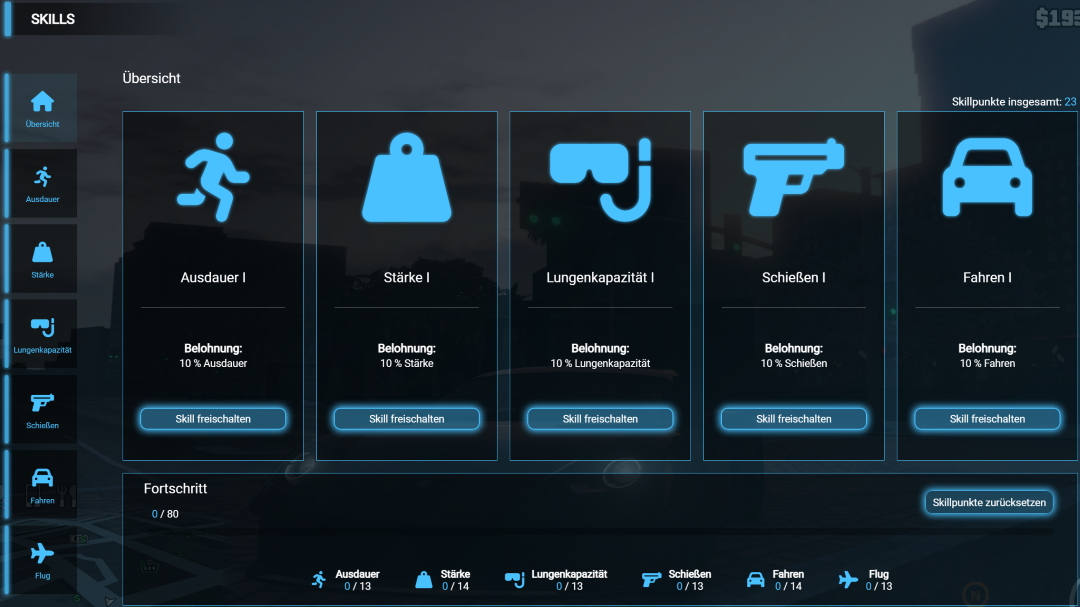The height and width of the screenshot is (607, 1080).
Task: Unlock the Stärke I skill
Action: coord(407,419)
